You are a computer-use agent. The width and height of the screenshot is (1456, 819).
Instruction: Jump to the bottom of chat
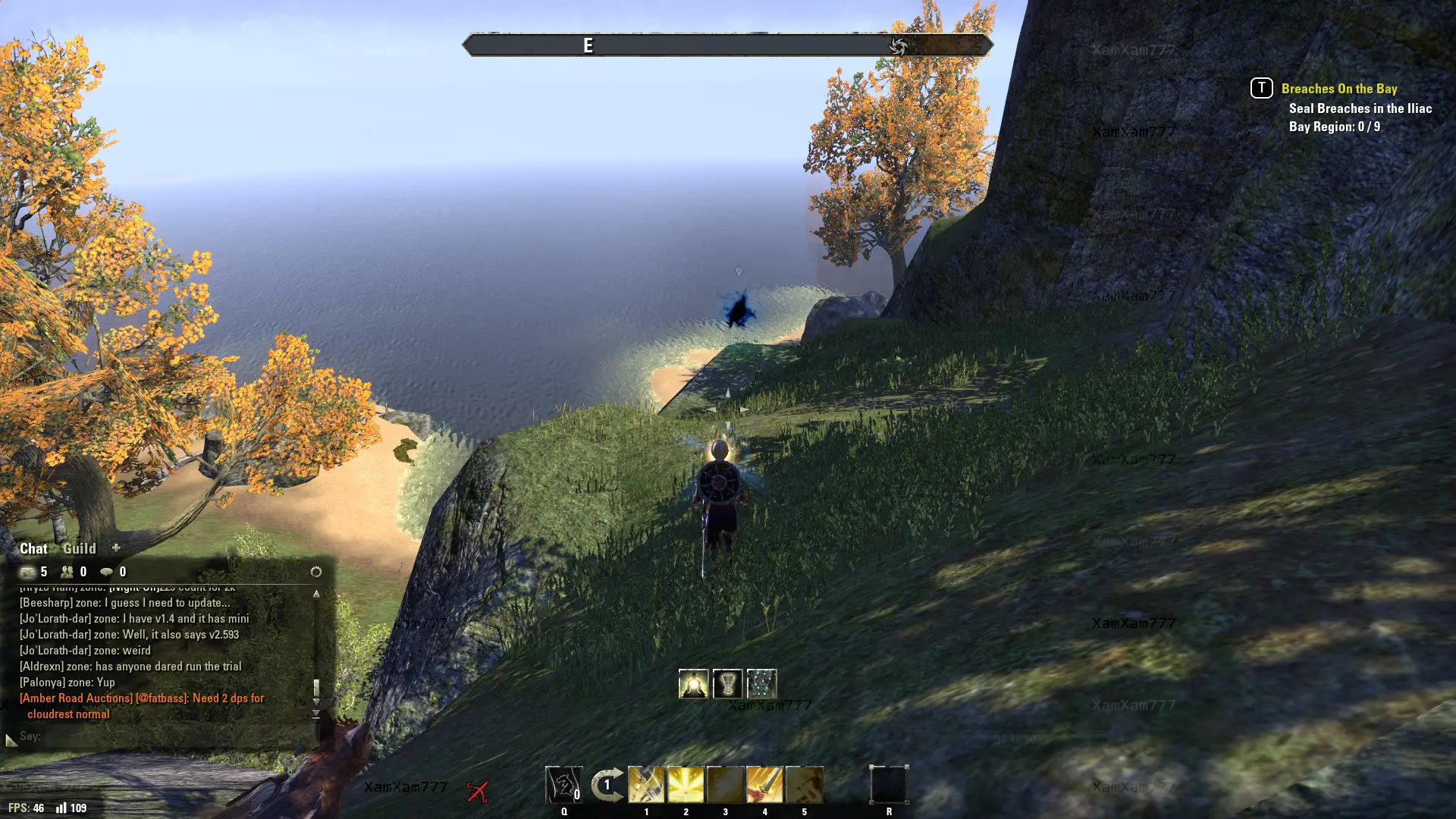tap(316, 714)
